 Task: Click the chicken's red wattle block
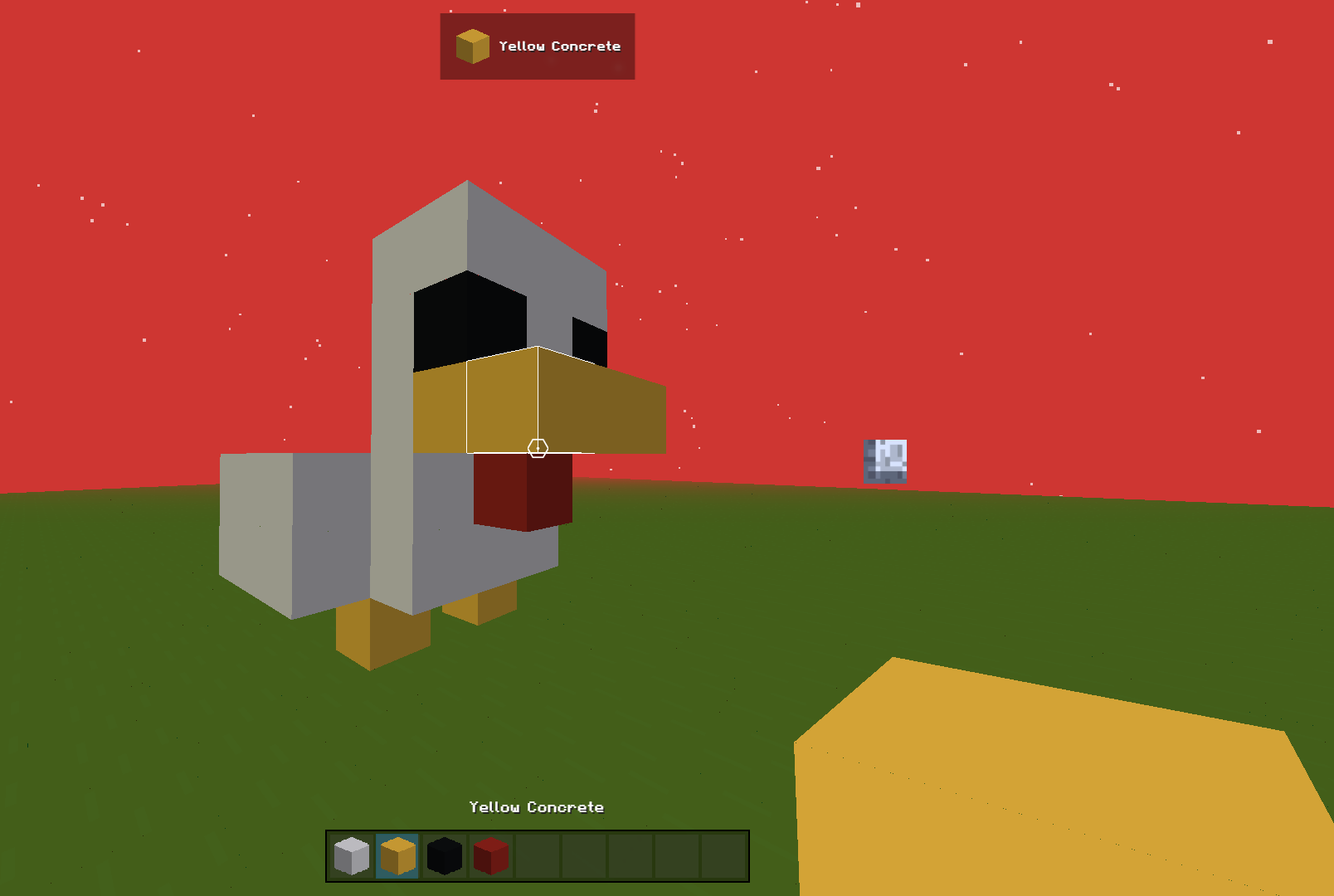pos(523,489)
